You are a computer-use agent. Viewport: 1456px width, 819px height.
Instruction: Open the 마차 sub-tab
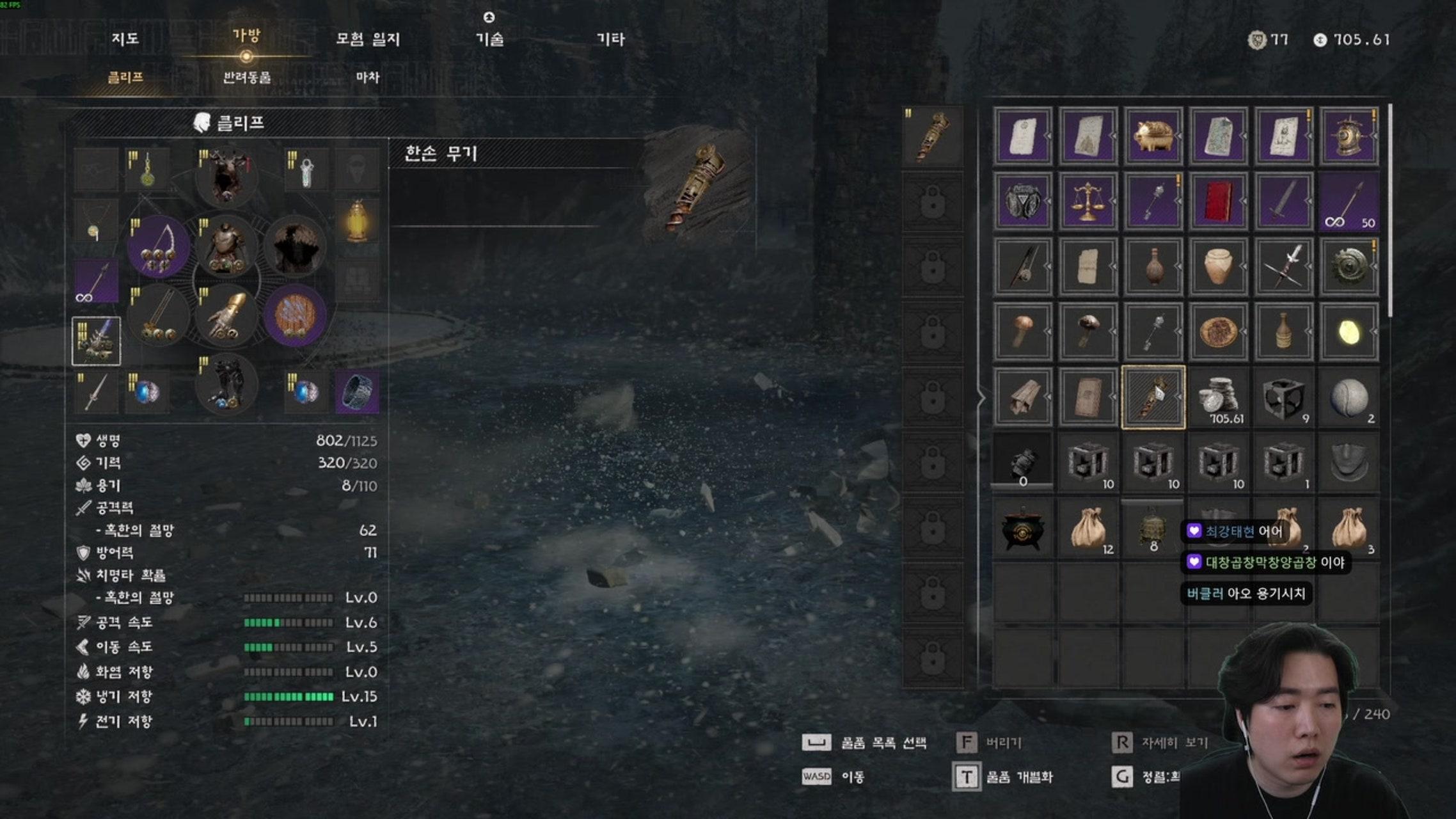coord(368,77)
